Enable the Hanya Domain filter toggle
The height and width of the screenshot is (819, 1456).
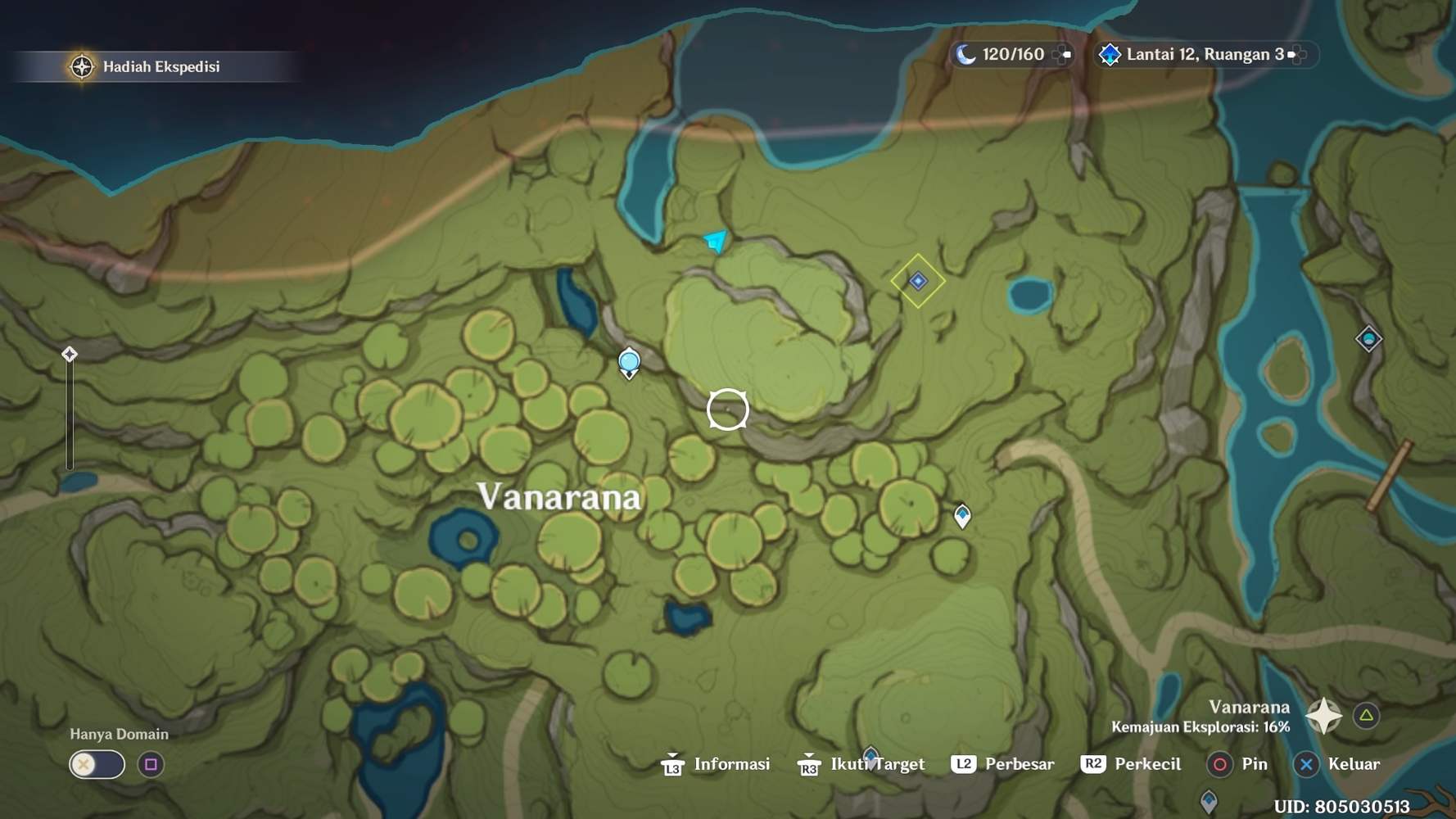point(97,764)
